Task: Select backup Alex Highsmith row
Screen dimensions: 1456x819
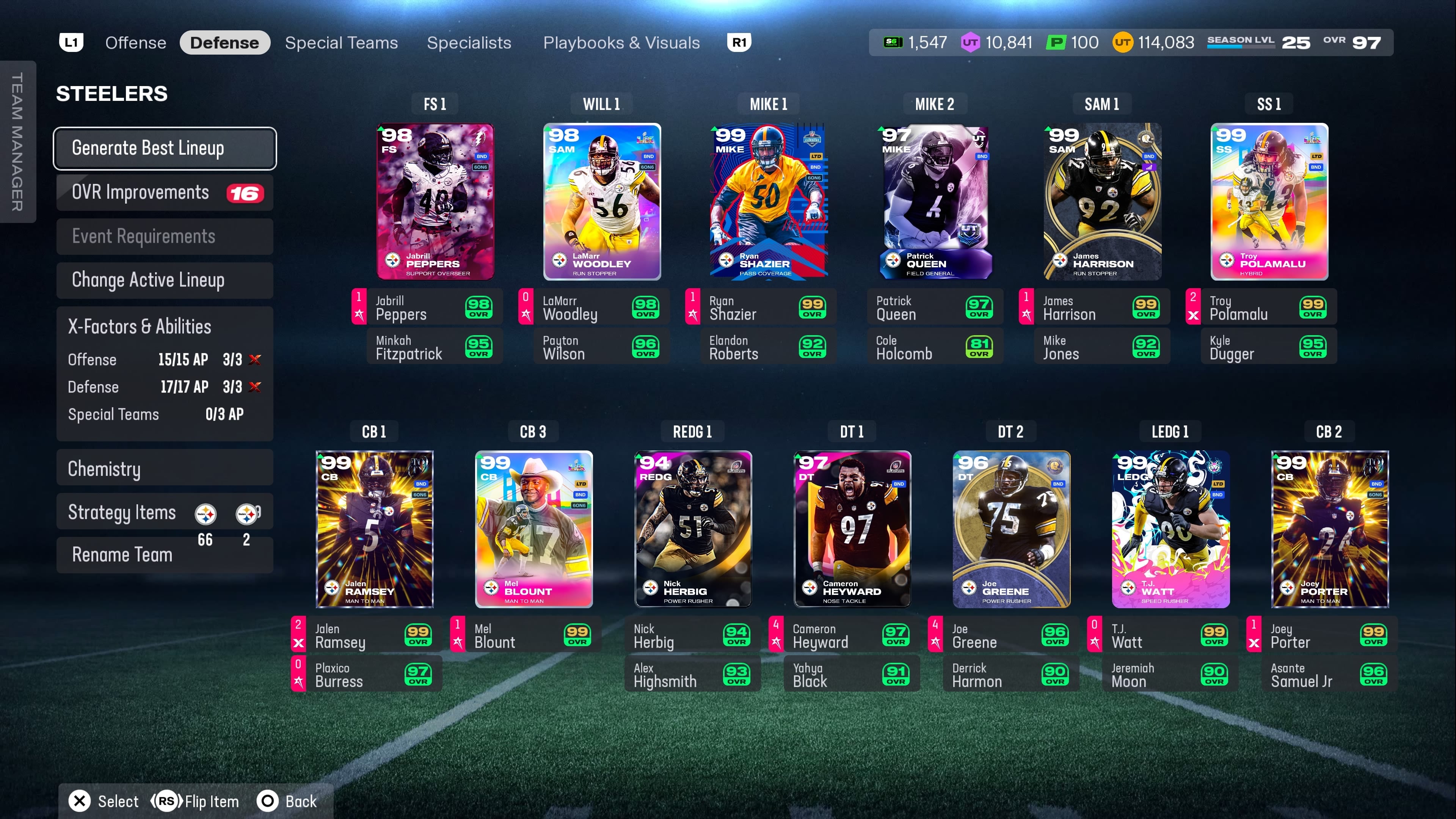Action: point(692,675)
